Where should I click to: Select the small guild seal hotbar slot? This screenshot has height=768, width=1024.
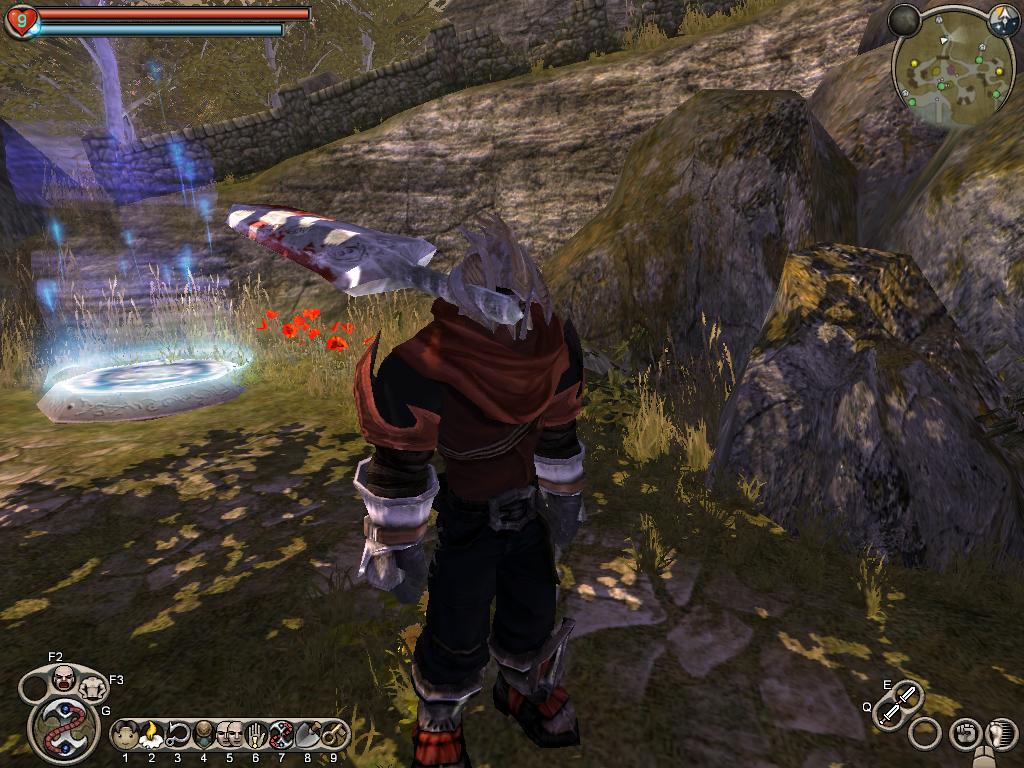point(281,736)
